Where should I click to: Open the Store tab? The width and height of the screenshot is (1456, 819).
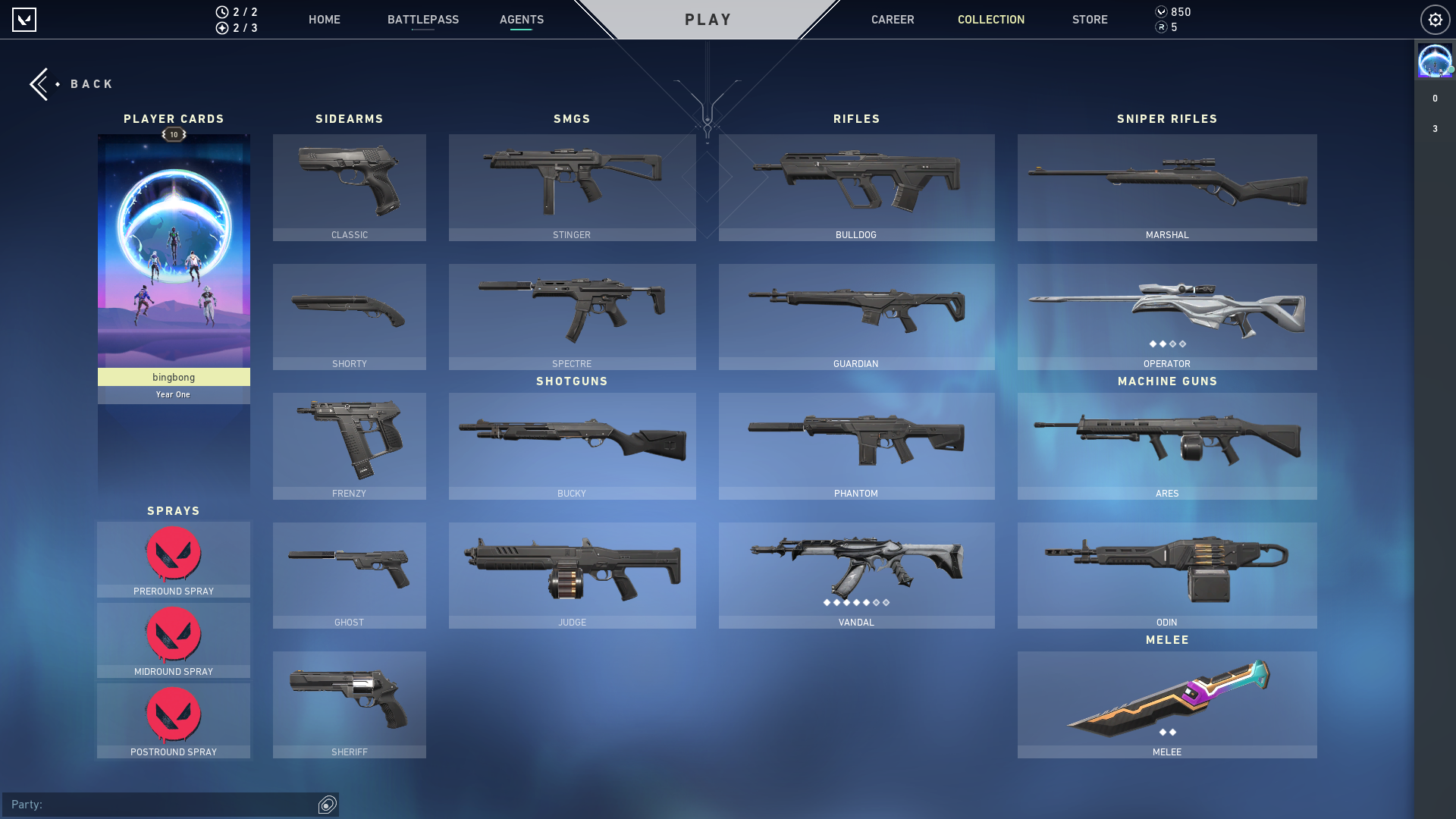pos(1090,20)
